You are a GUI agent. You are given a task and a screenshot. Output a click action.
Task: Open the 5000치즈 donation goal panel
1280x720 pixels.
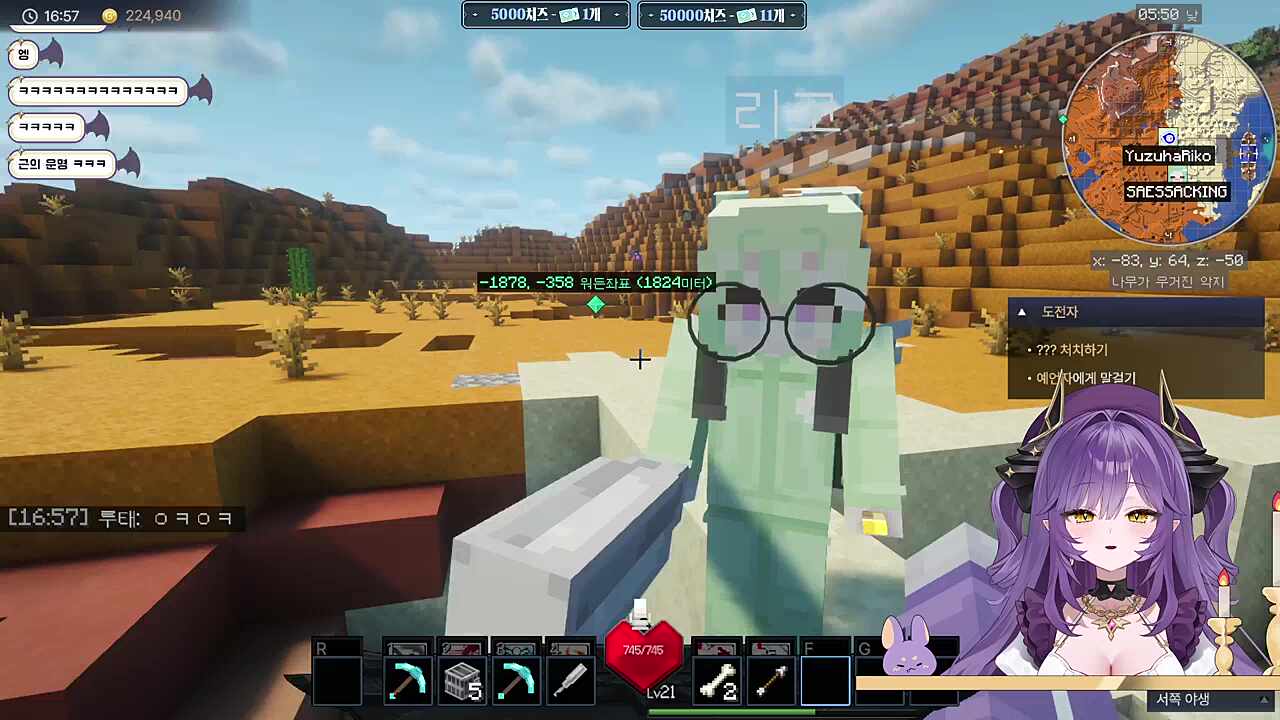tap(546, 15)
